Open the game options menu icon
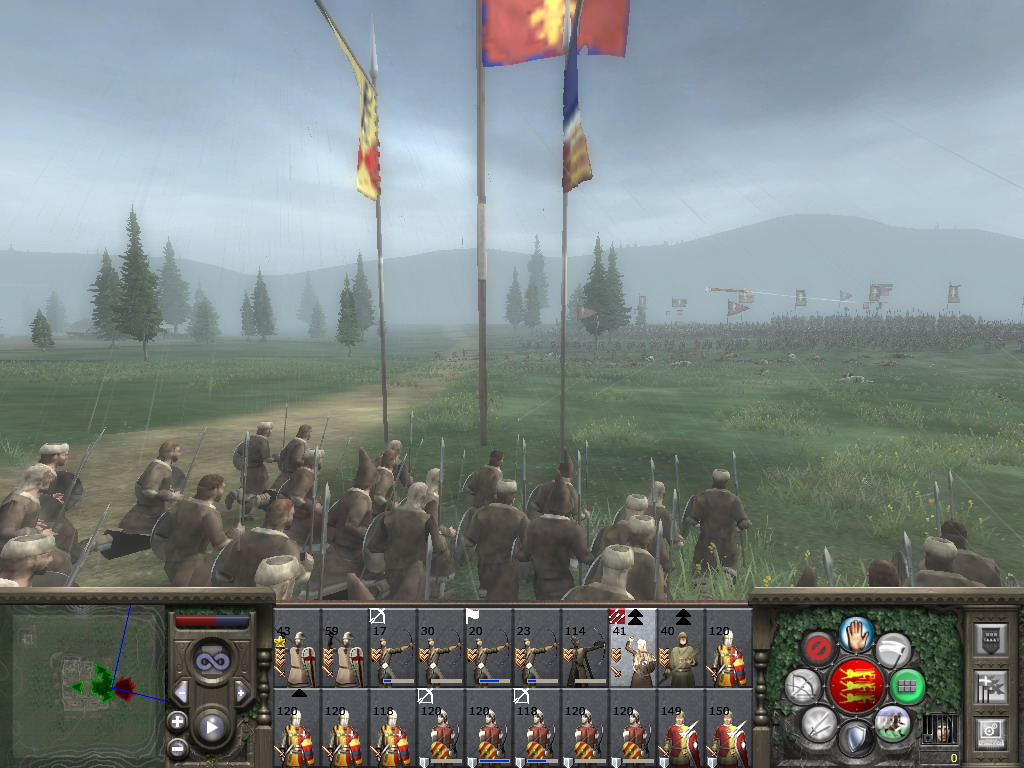This screenshot has height=768, width=1024. click(992, 734)
